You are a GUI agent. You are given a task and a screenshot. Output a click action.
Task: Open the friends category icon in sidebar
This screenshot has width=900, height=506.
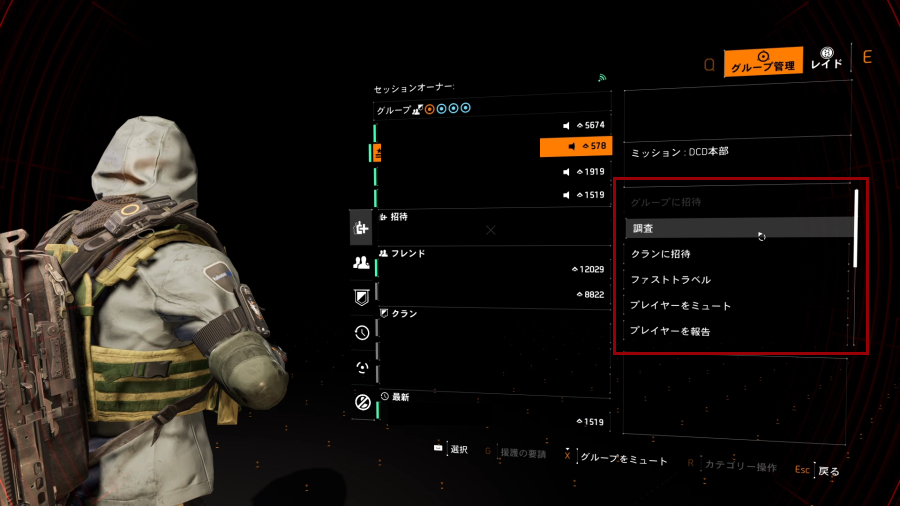click(x=362, y=263)
